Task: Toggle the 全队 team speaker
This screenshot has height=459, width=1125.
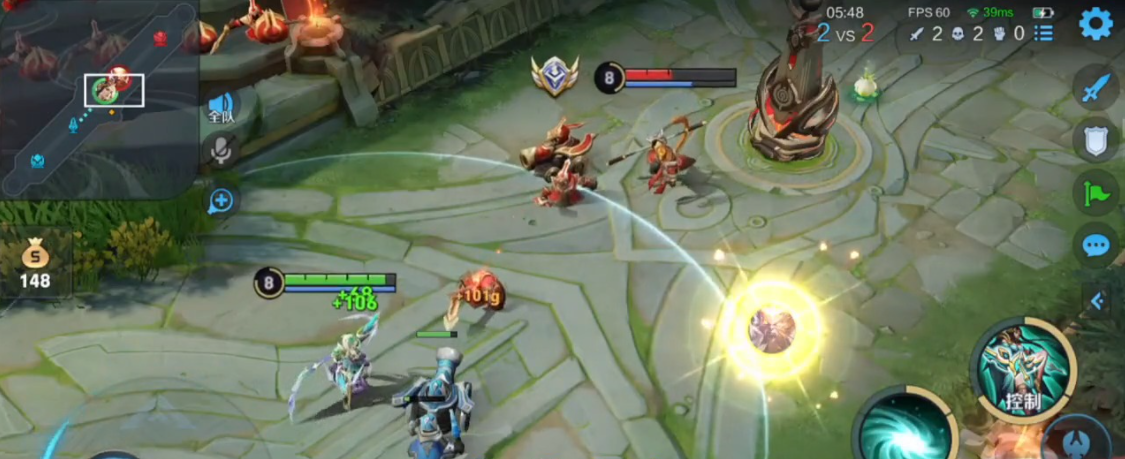Action: click(221, 107)
